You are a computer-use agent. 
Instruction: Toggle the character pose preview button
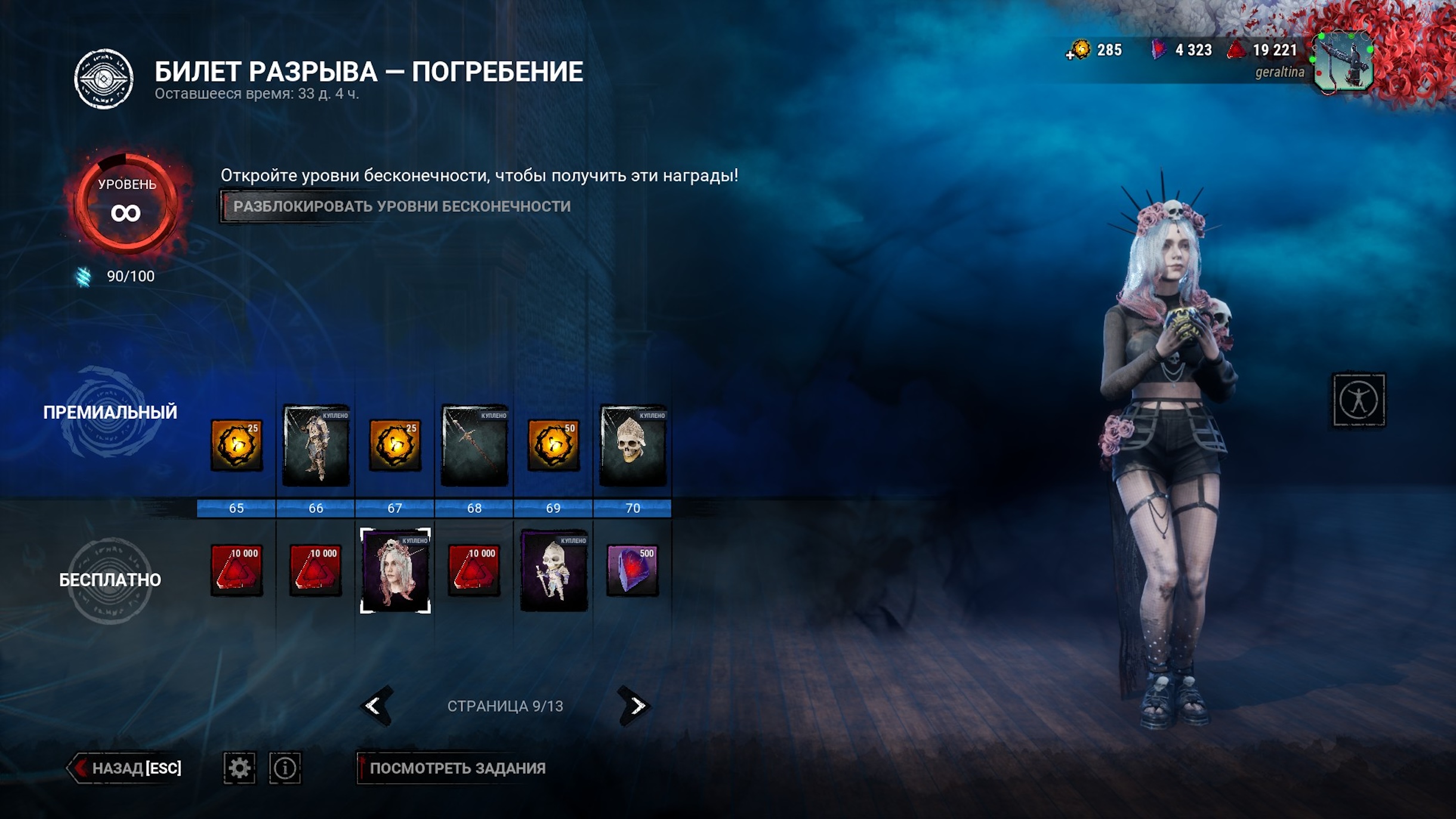point(1359,400)
